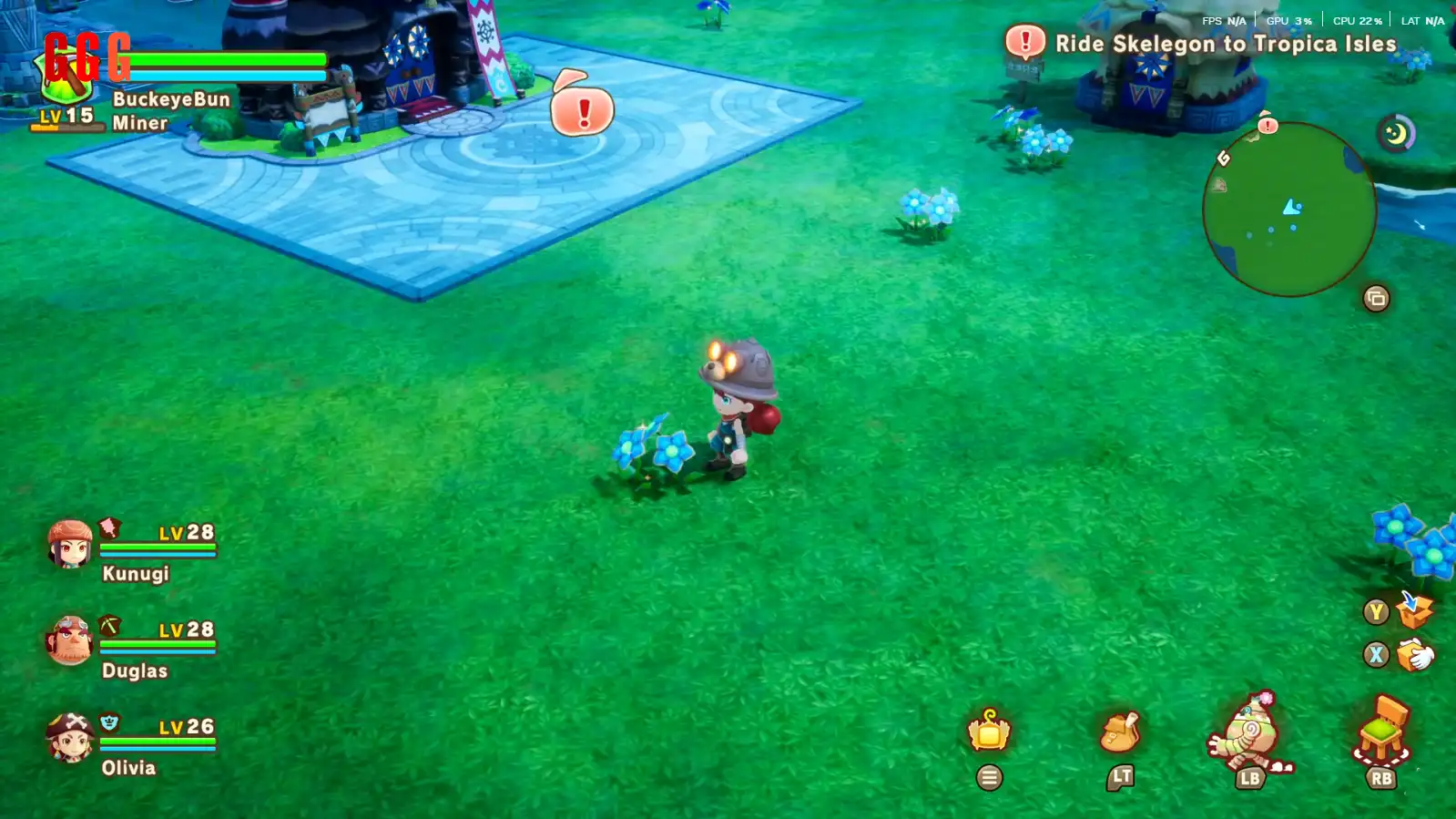Click the quest marker on minimap edge
The width and height of the screenshot is (1456, 819).
(x=1268, y=124)
